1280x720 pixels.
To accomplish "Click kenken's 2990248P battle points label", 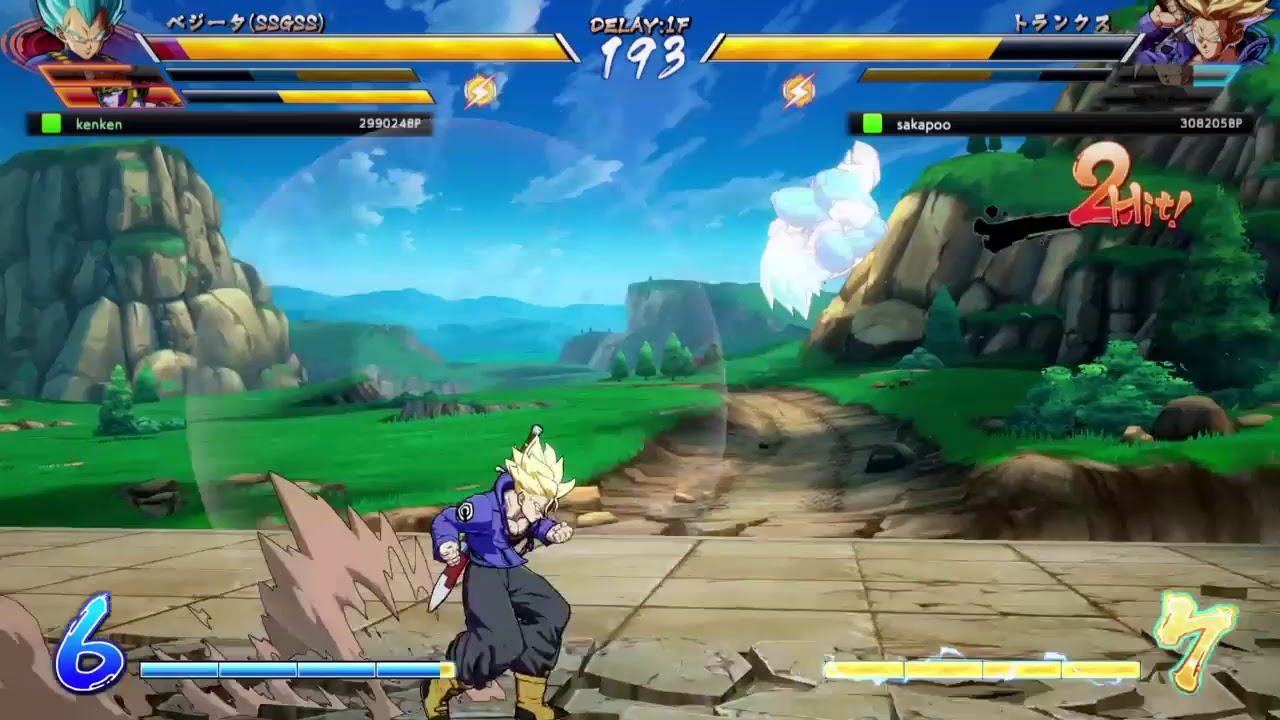I will (390, 124).
